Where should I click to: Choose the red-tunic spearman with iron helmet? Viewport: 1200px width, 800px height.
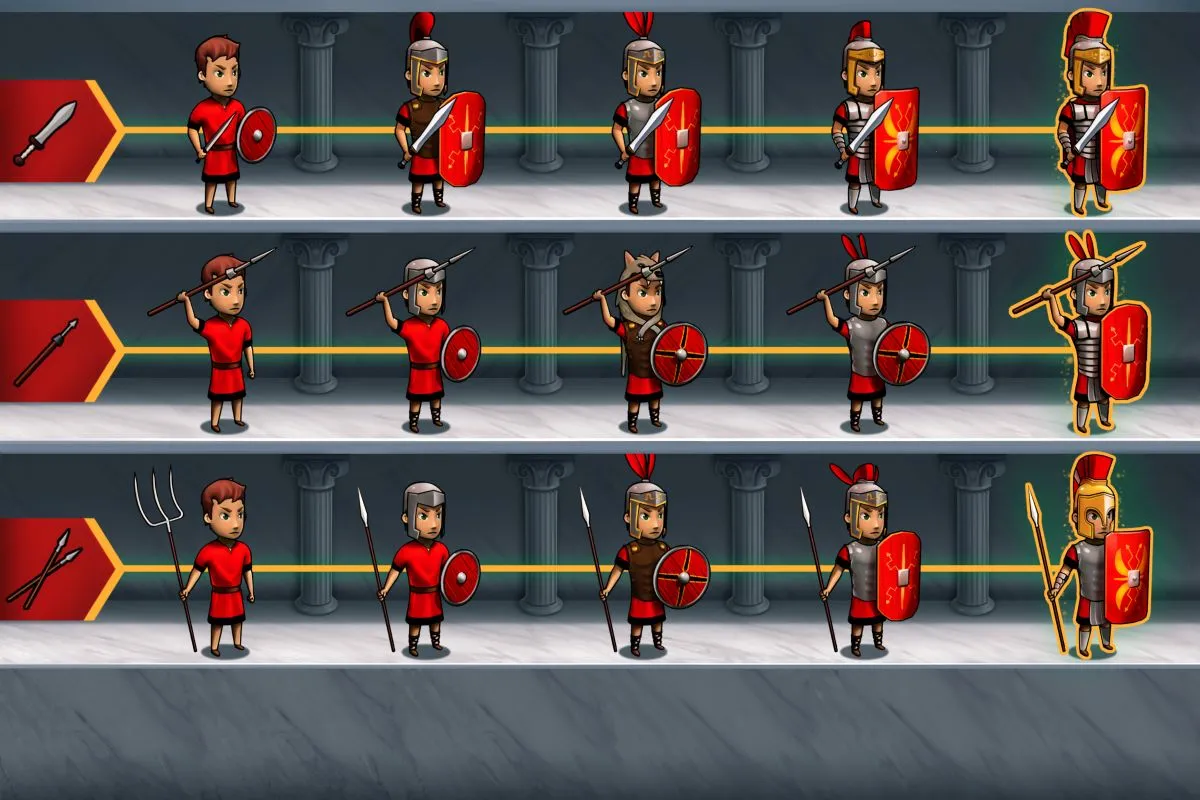click(x=425, y=565)
